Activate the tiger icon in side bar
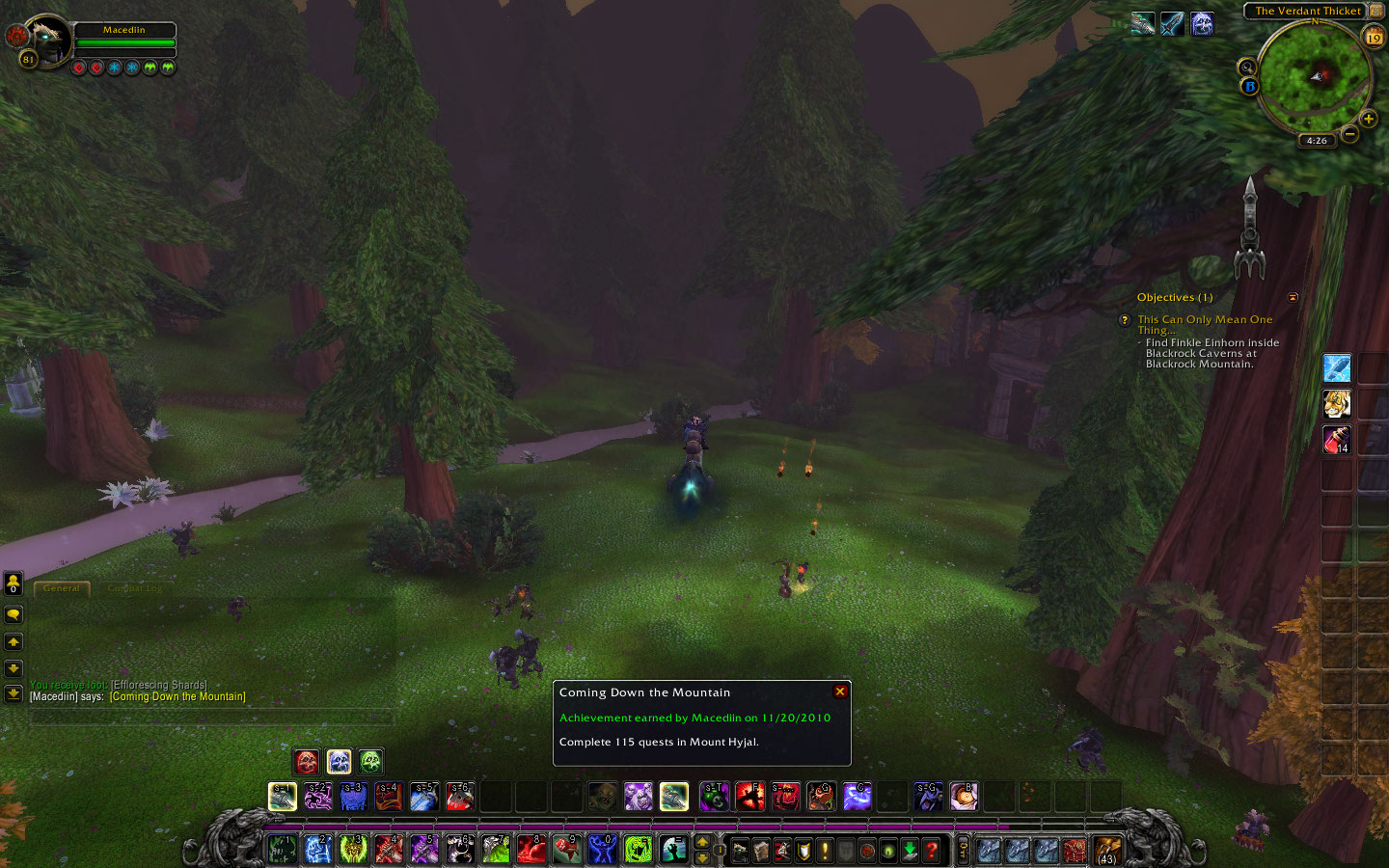 (1336, 403)
